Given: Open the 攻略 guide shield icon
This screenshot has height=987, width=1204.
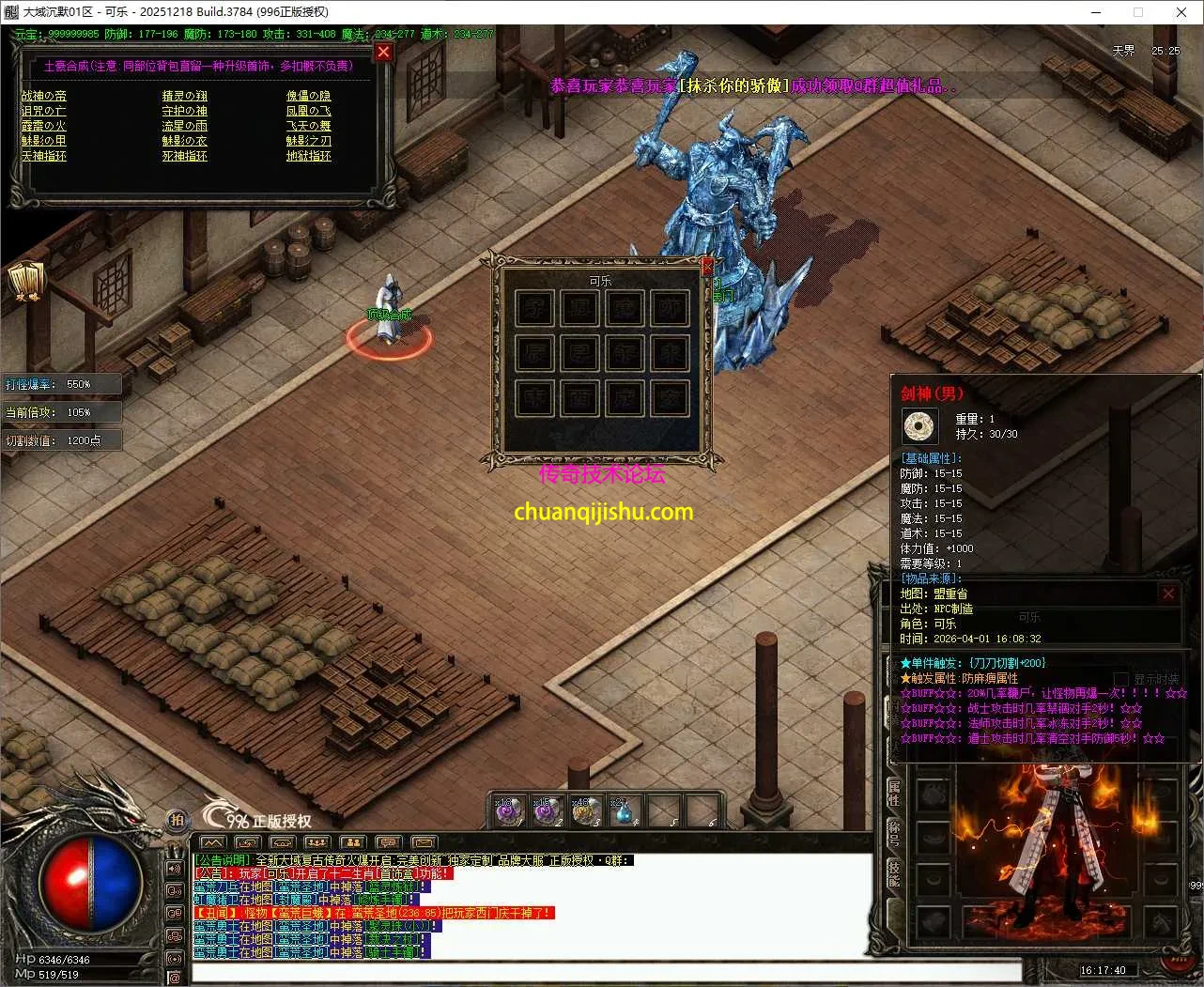Looking at the screenshot, I should (26, 281).
